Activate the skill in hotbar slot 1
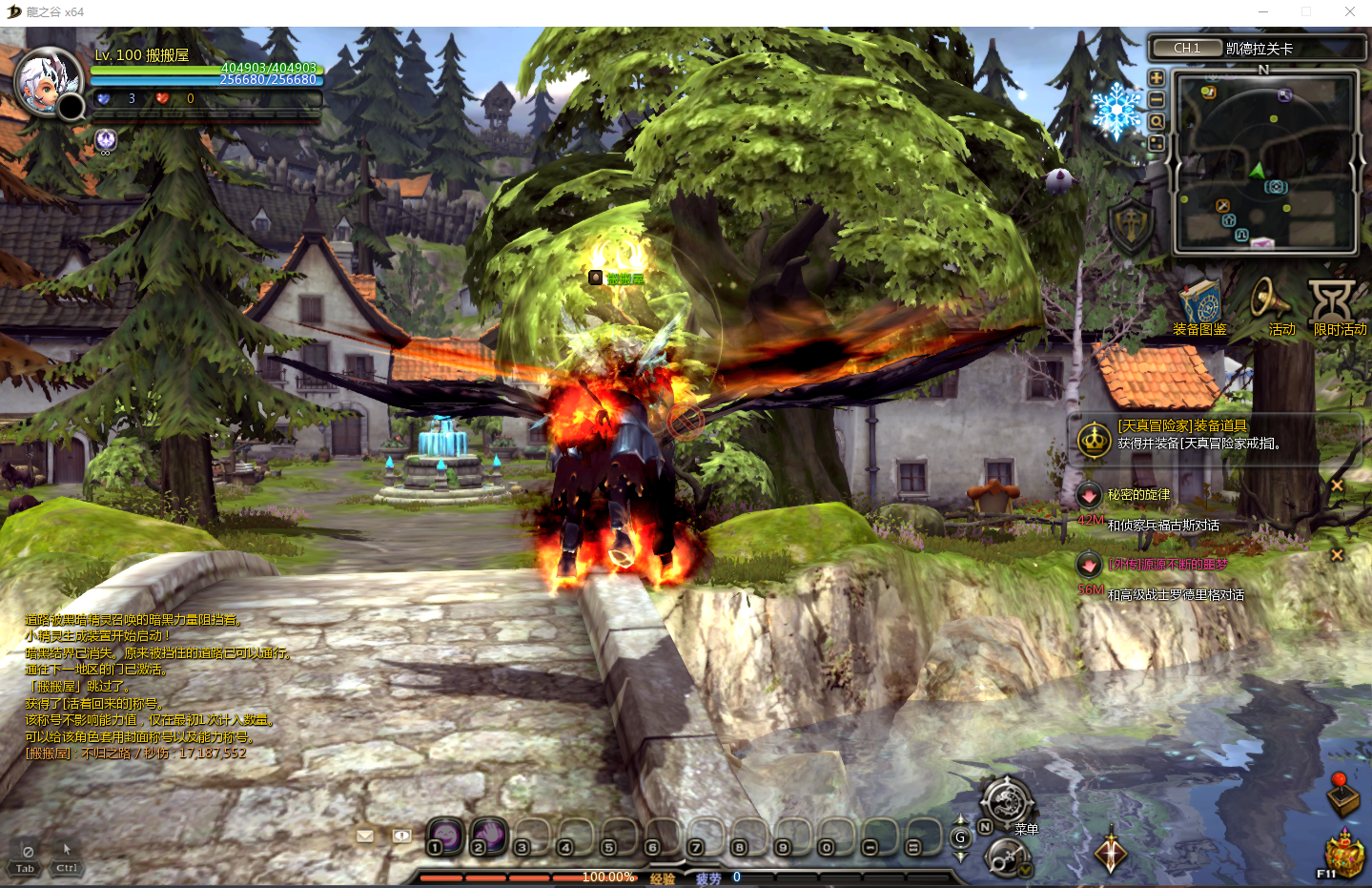Viewport: 1372px width, 888px height. (x=444, y=836)
